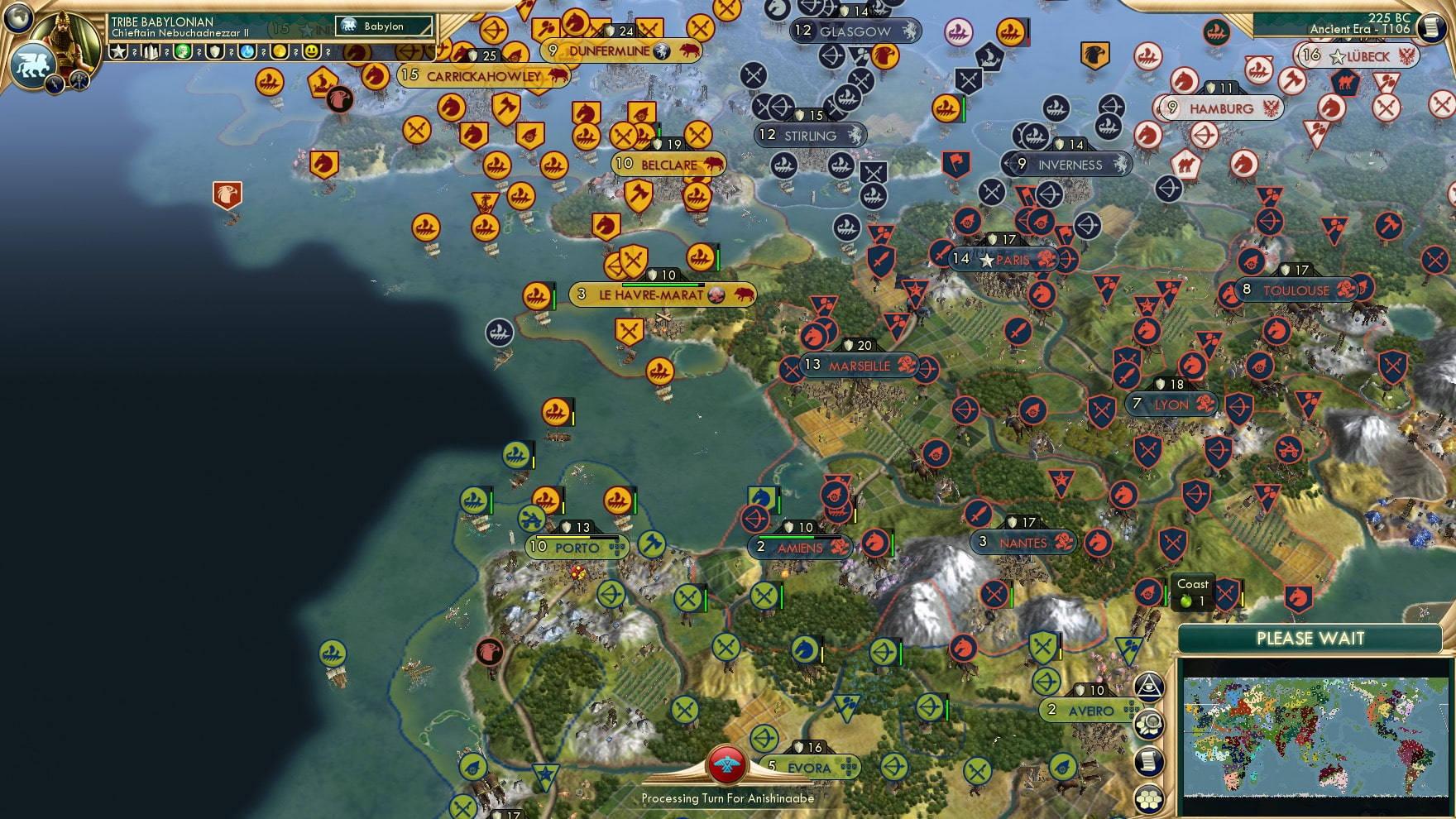This screenshot has width=1456, height=819.
Task: Click the Anishinaabe thunderbird icon at bottom center
Action: click(x=726, y=766)
